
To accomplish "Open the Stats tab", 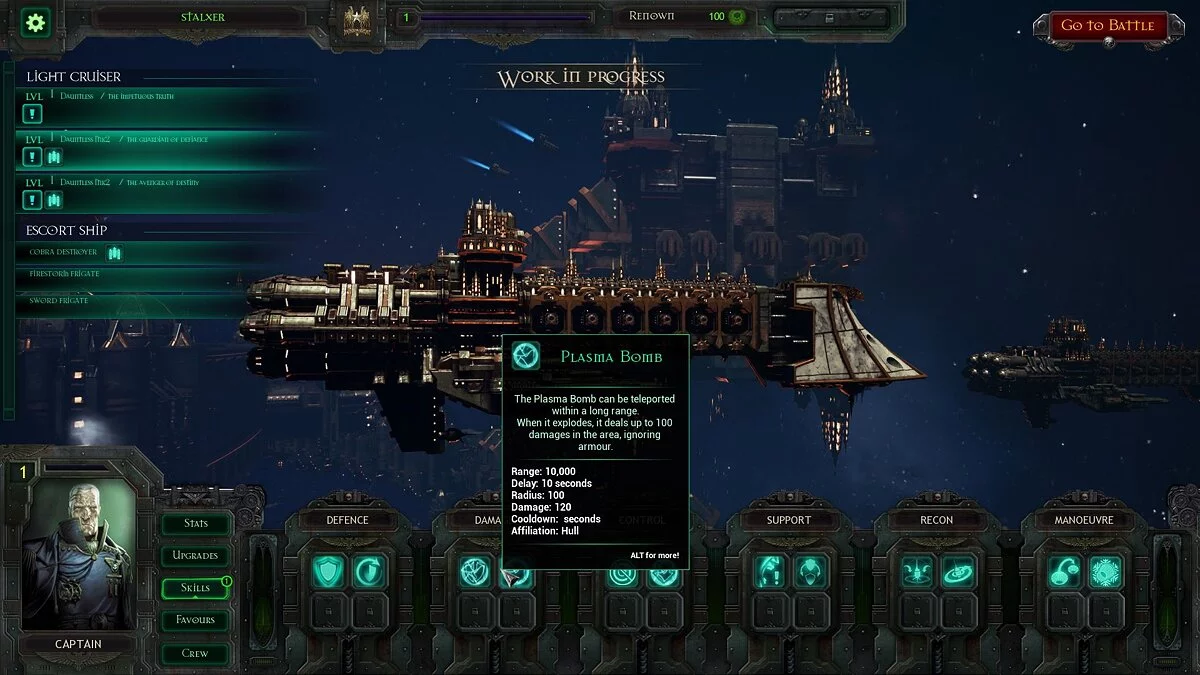I will tap(196, 523).
